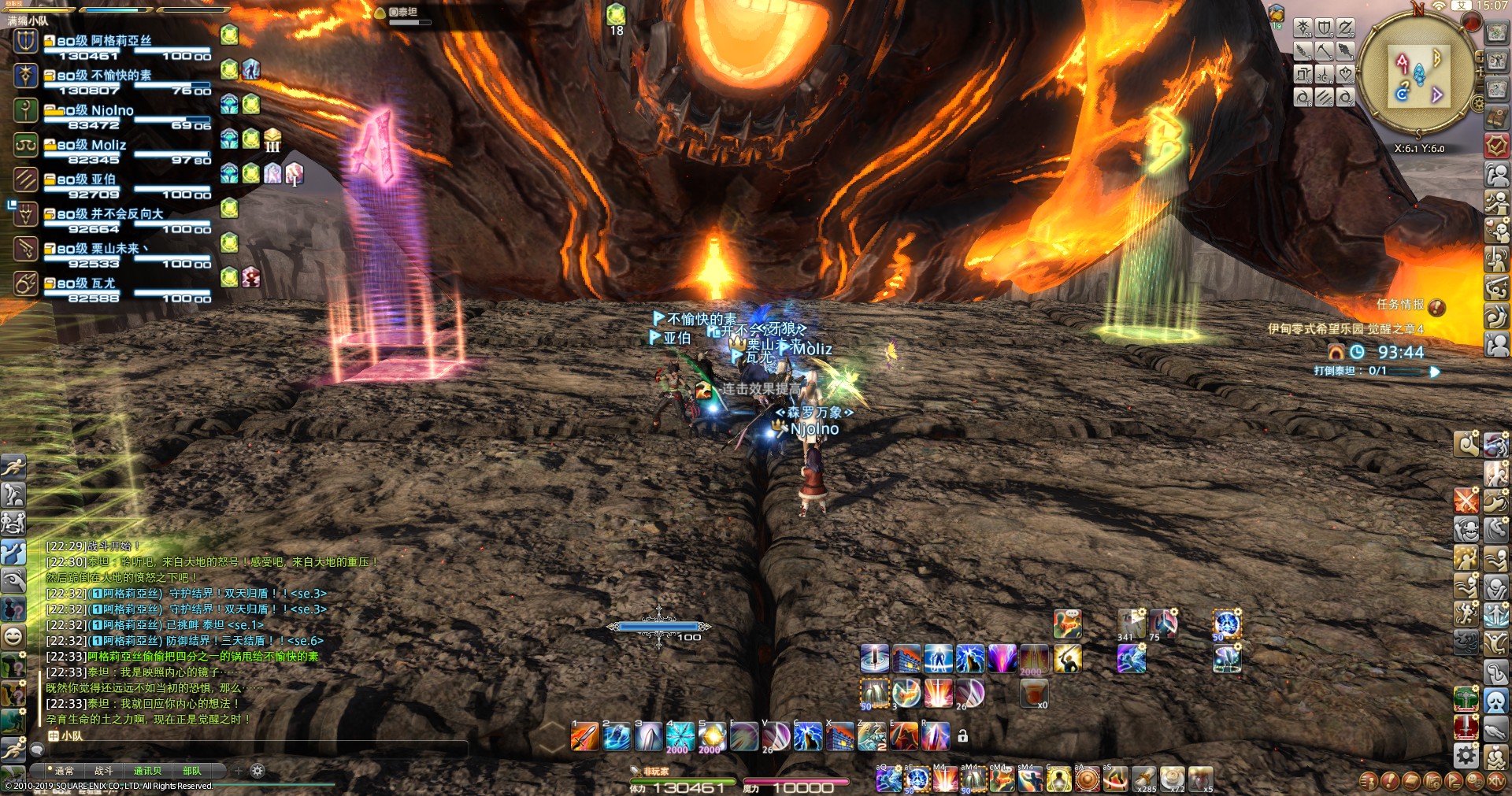Use the flaming sword ability in slot 1
Viewport: 1512px width, 796px height.
[584, 737]
